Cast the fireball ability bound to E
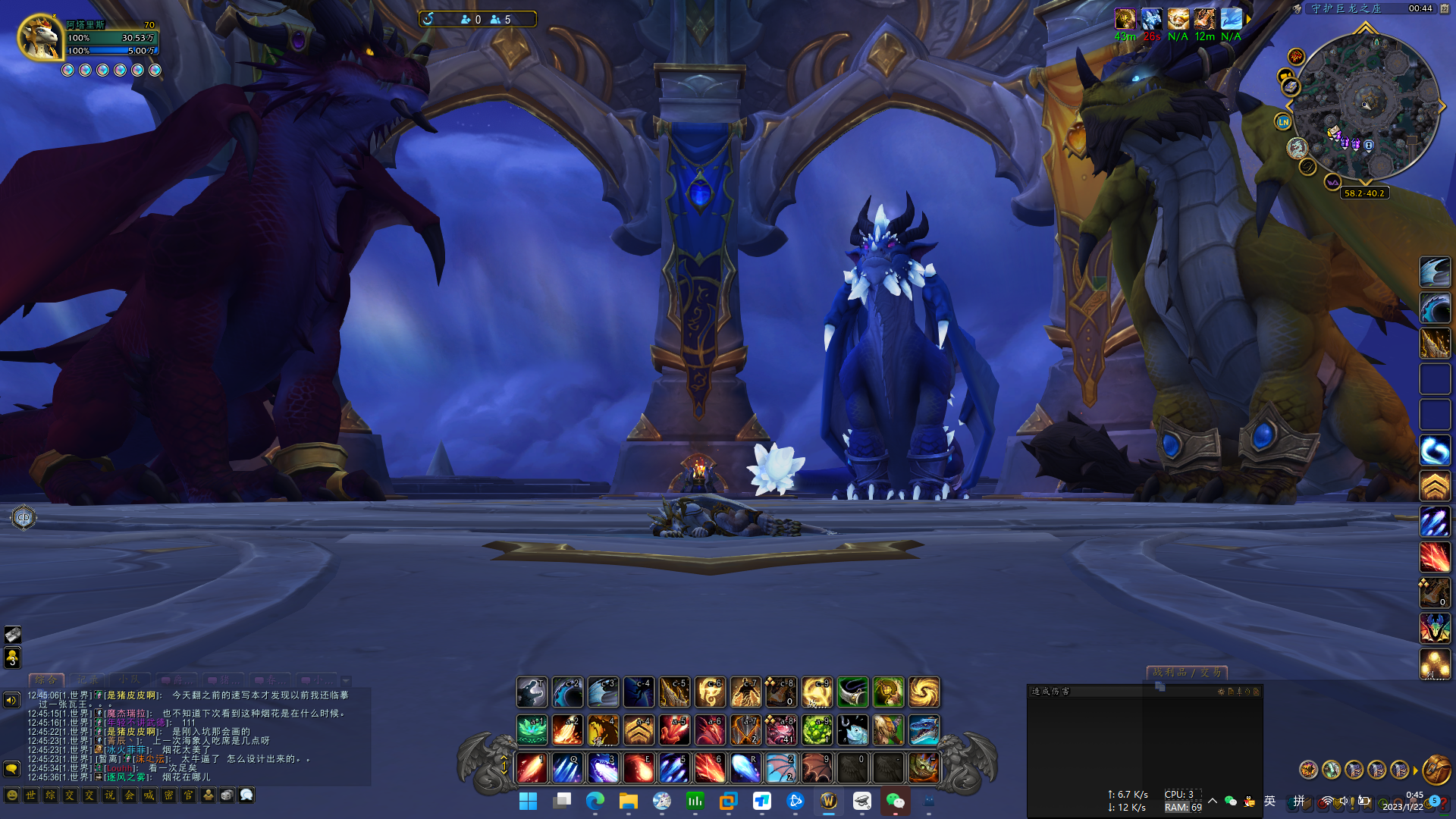The height and width of the screenshot is (819, 1456). (x=639, y=767)
